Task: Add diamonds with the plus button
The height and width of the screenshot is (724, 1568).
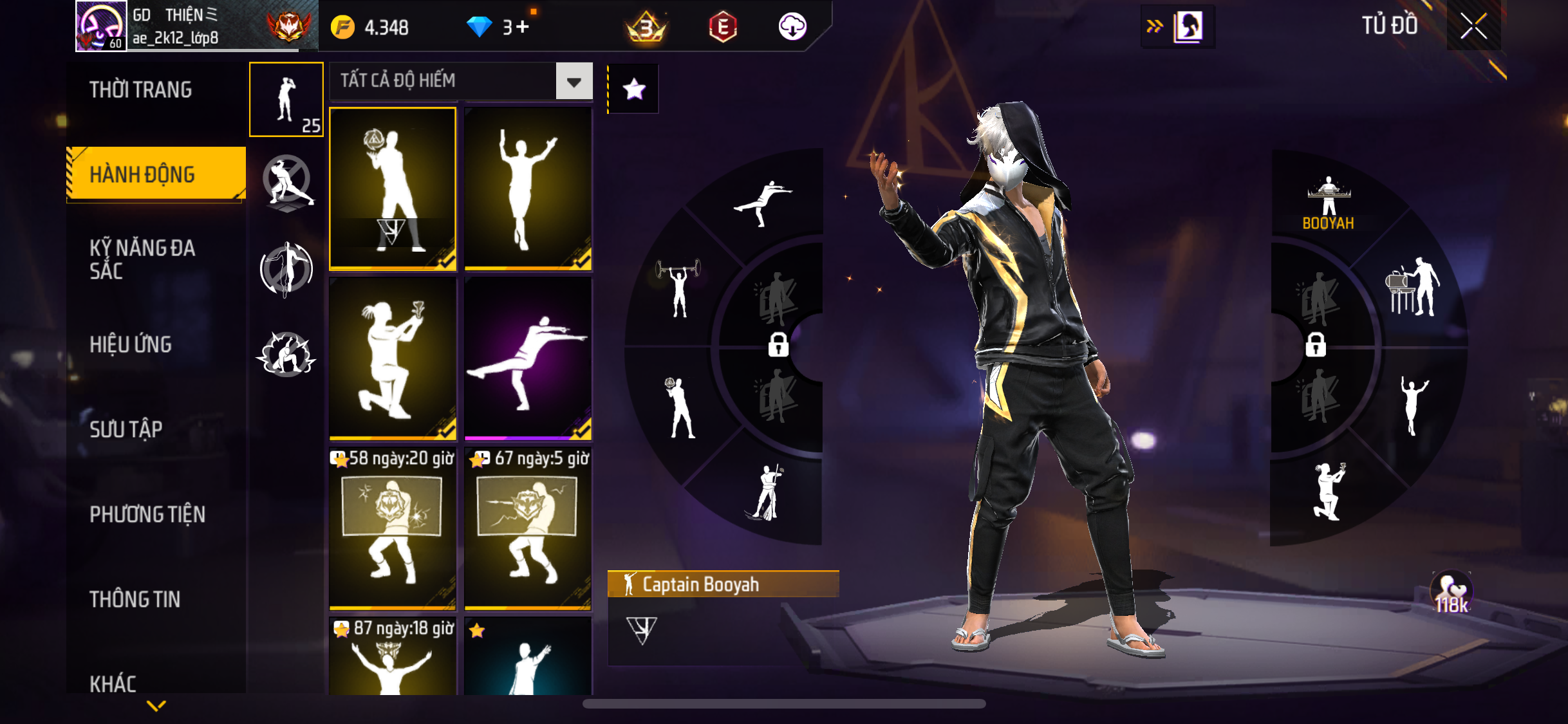Action: tap(523, 27)
